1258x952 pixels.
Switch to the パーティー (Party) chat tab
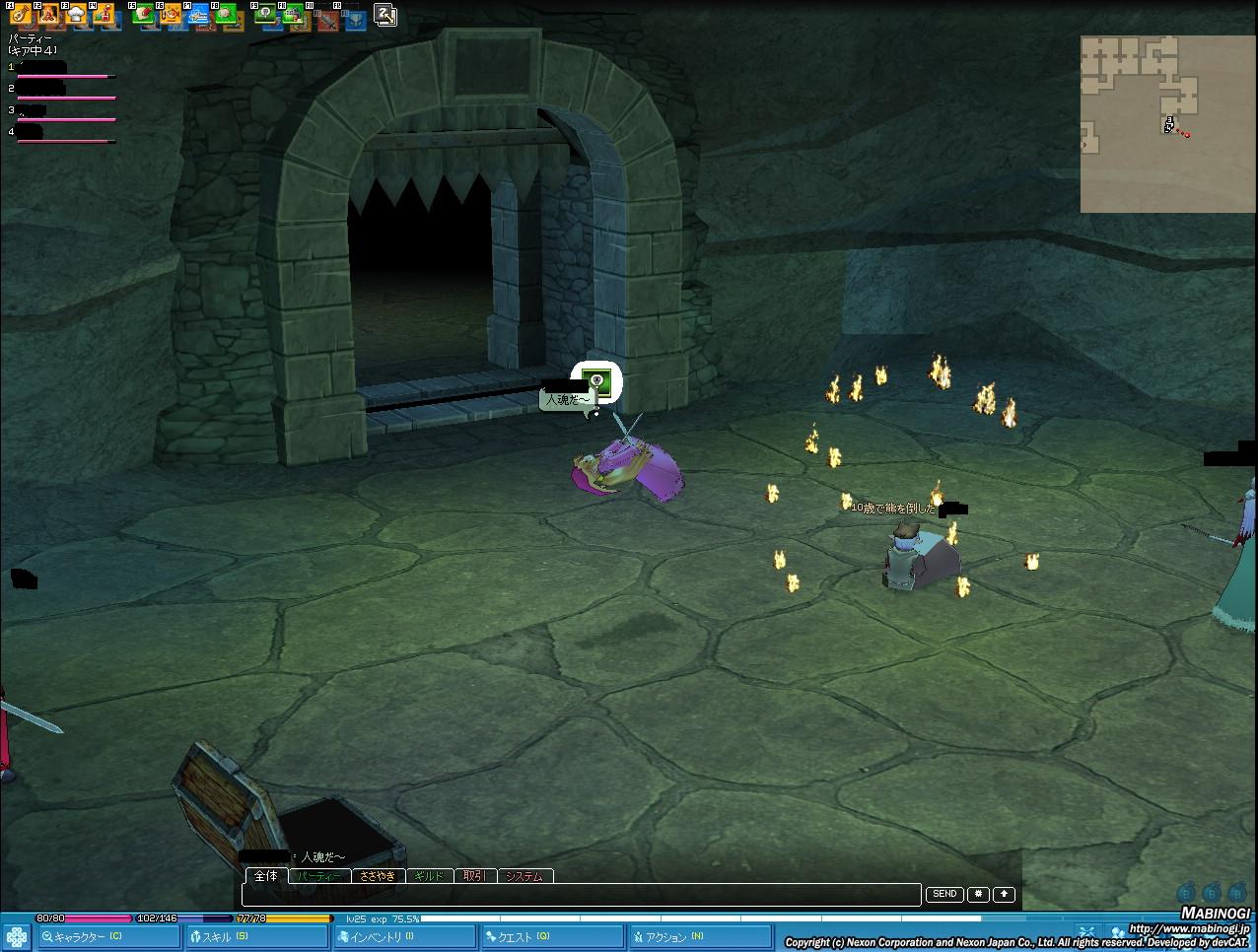[x=319, y=876]
